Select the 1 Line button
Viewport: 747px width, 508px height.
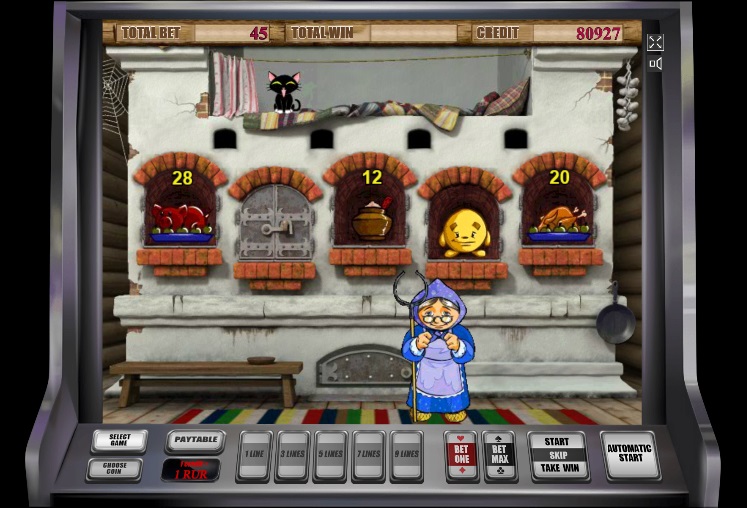pos(254,456)
